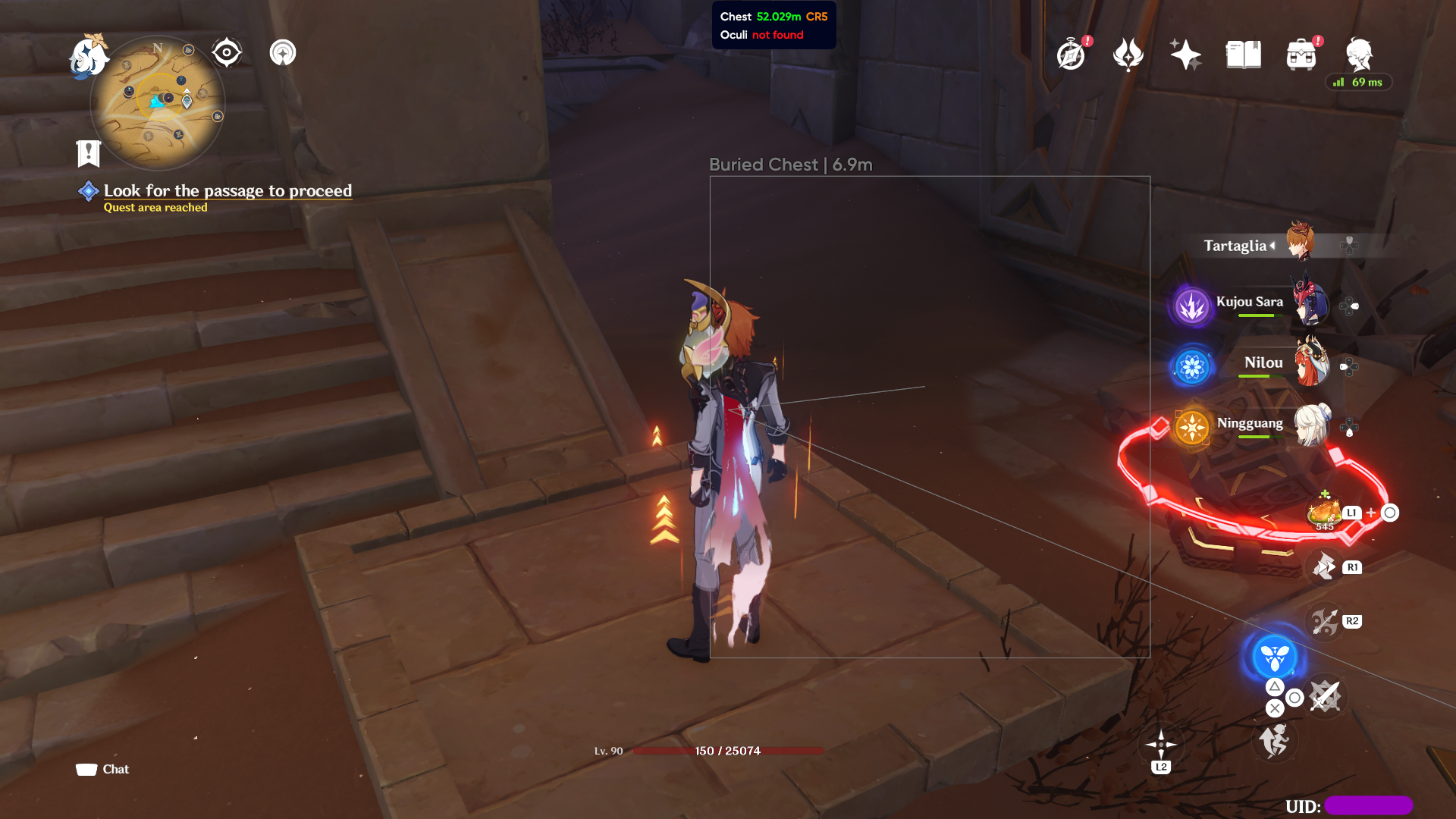Select active character Tartaglia in party list
Viewport: 1456px width, 819px height.
click(x=1236, y=246)
